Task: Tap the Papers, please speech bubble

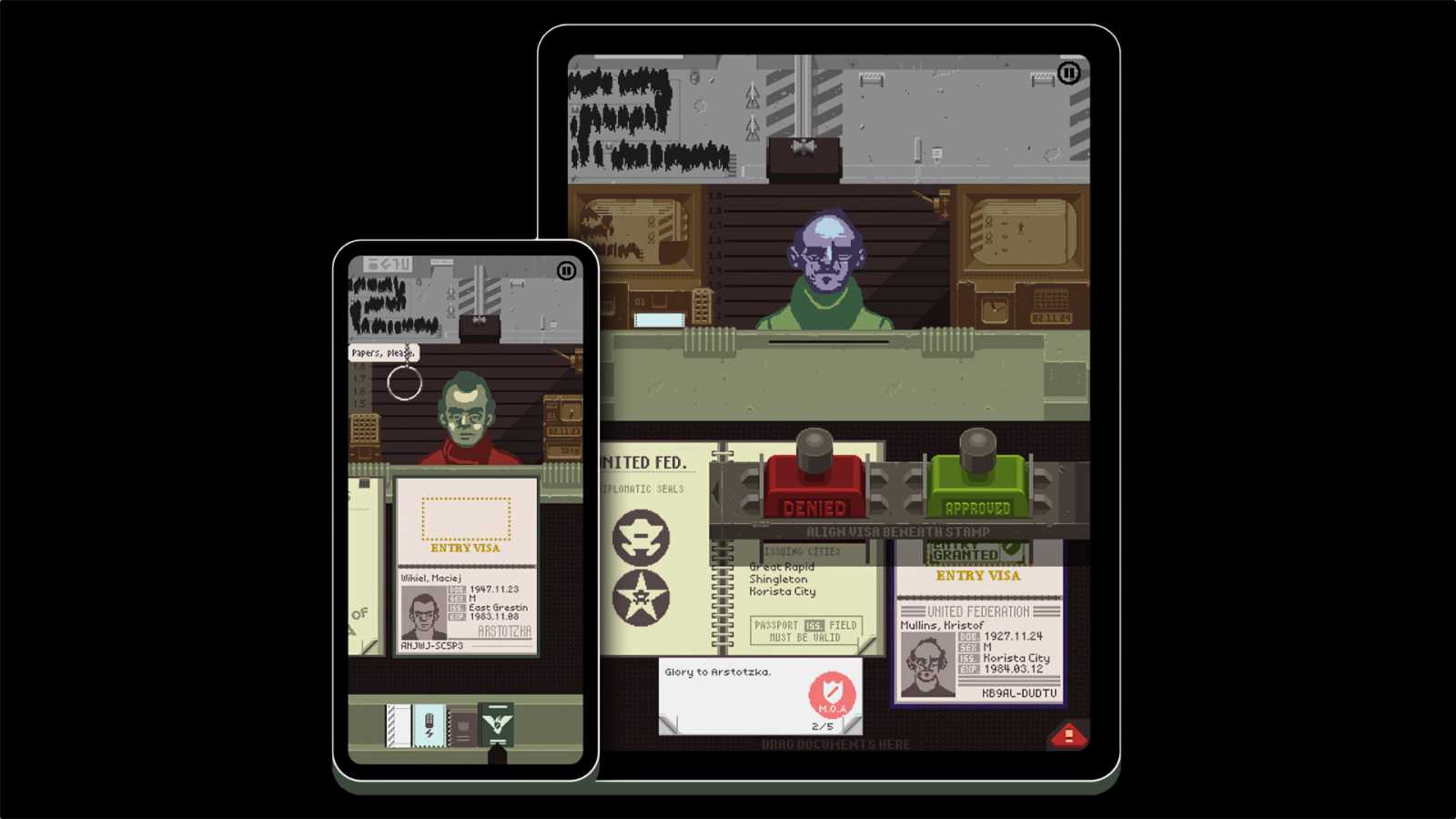Action: (x=382, y=351)
